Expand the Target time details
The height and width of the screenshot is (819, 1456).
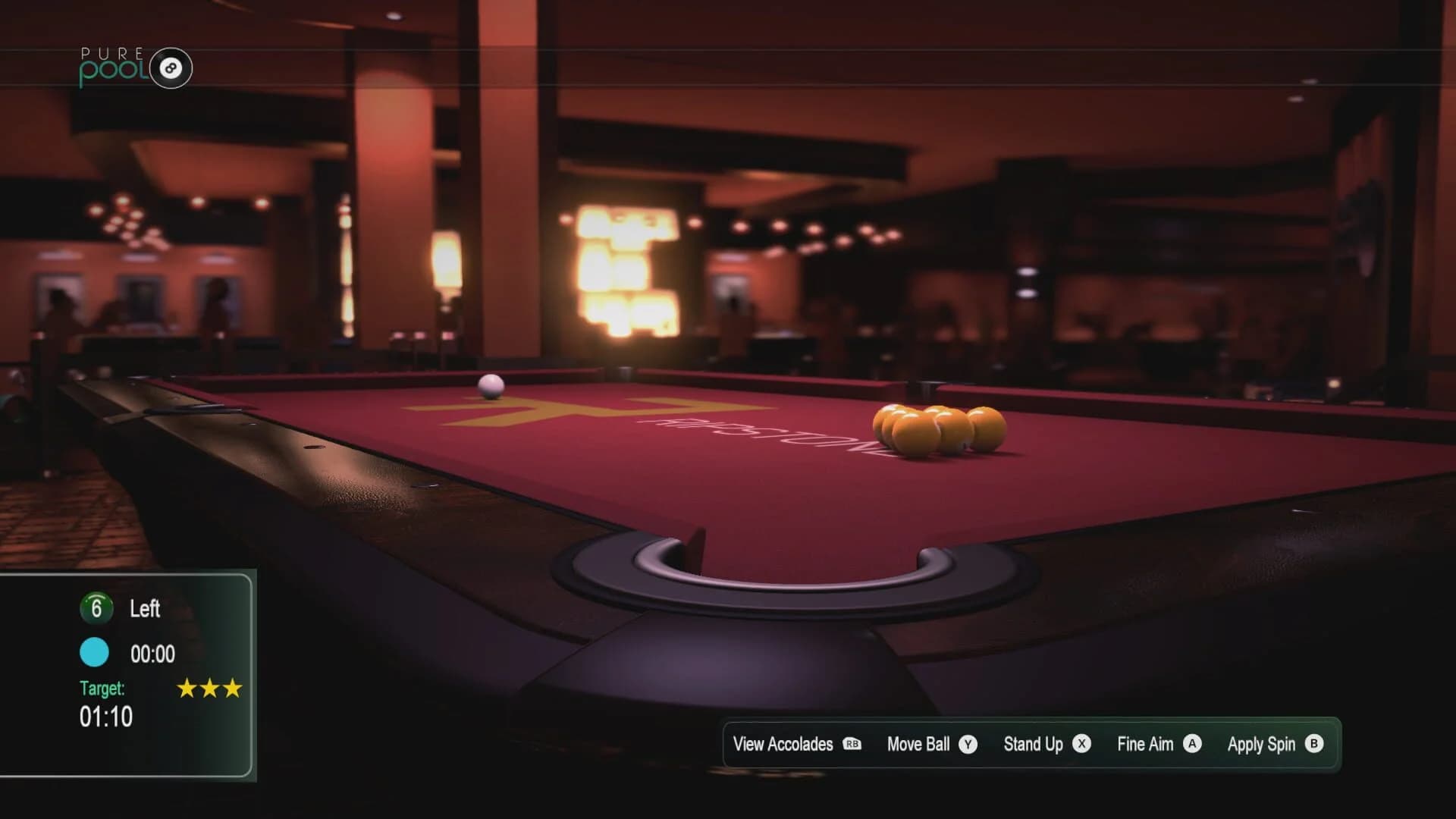pyautogui.click(x=106, y=714)
